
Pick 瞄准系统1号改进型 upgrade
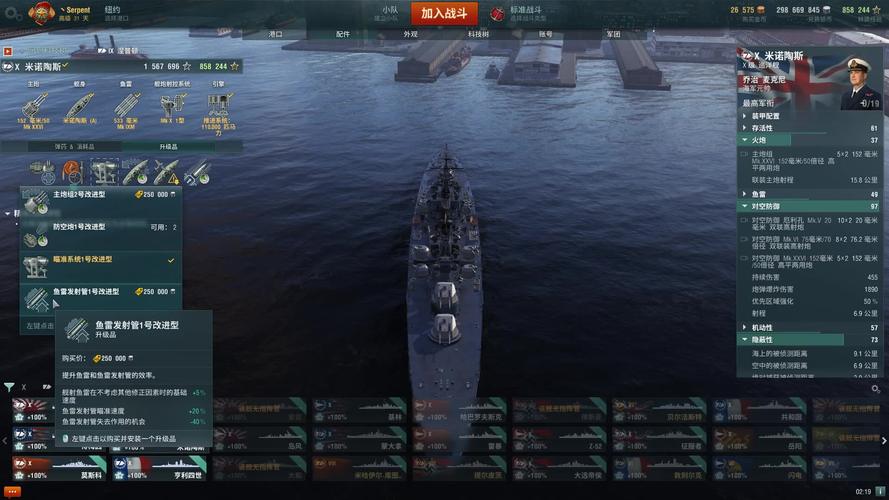tap(98, 264)
